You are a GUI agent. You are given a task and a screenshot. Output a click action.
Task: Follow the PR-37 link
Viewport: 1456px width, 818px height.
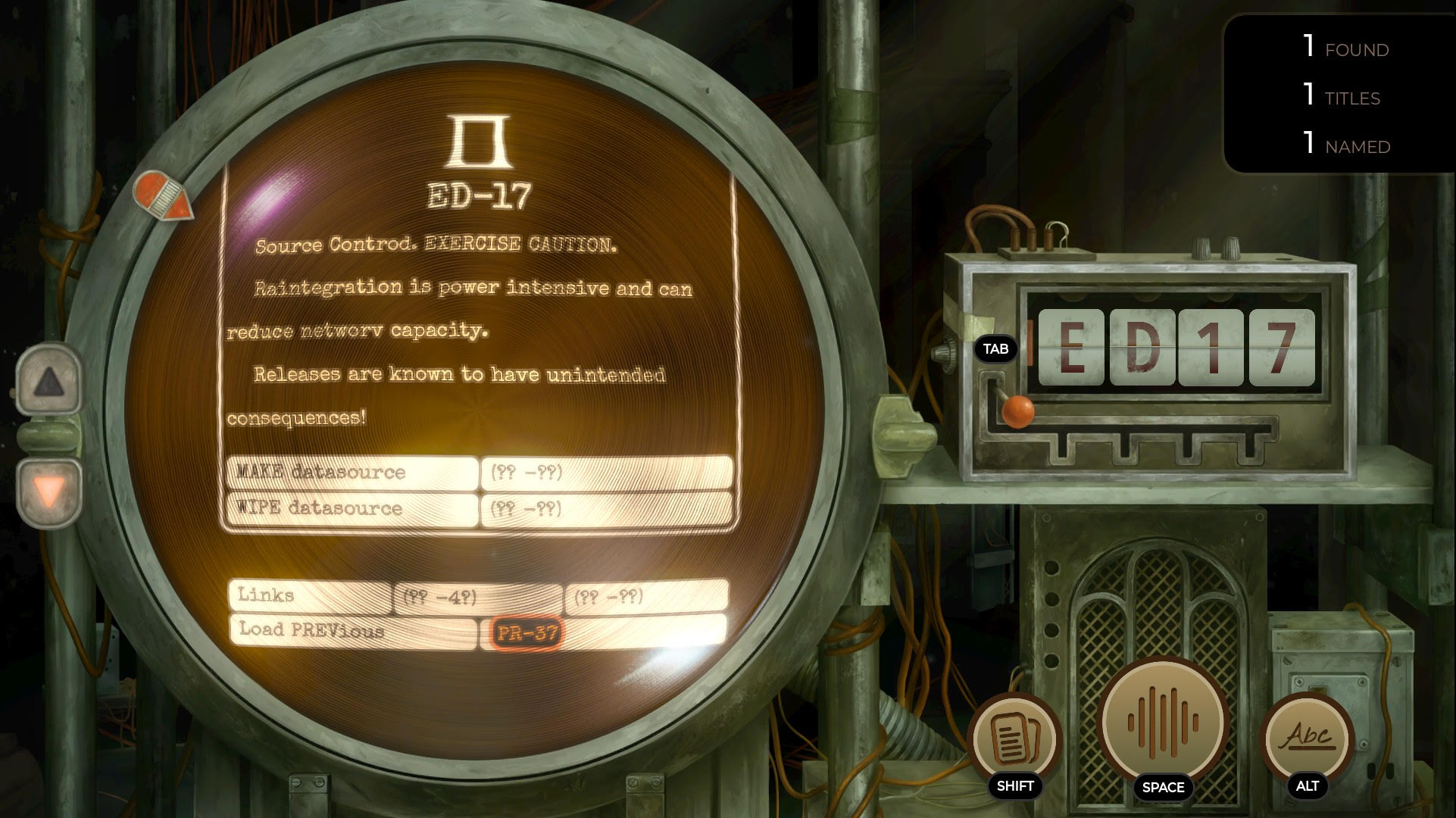526,632
